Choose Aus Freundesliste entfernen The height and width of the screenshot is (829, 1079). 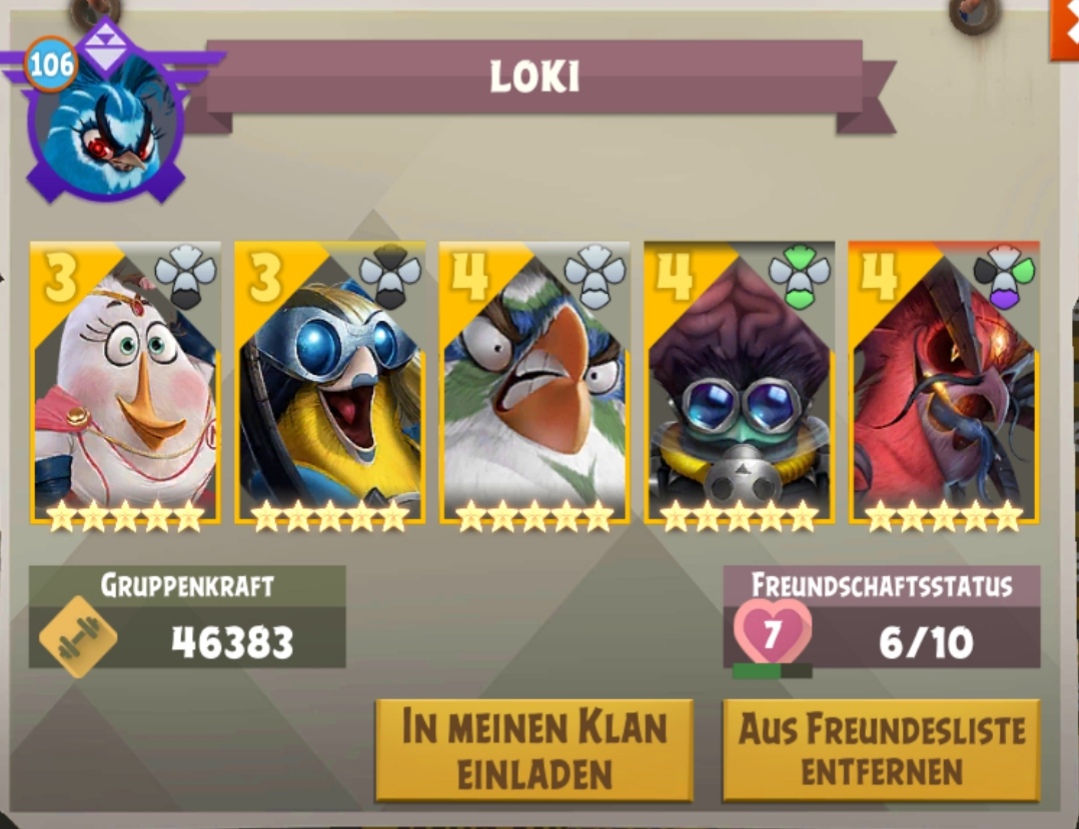[881, 750]
